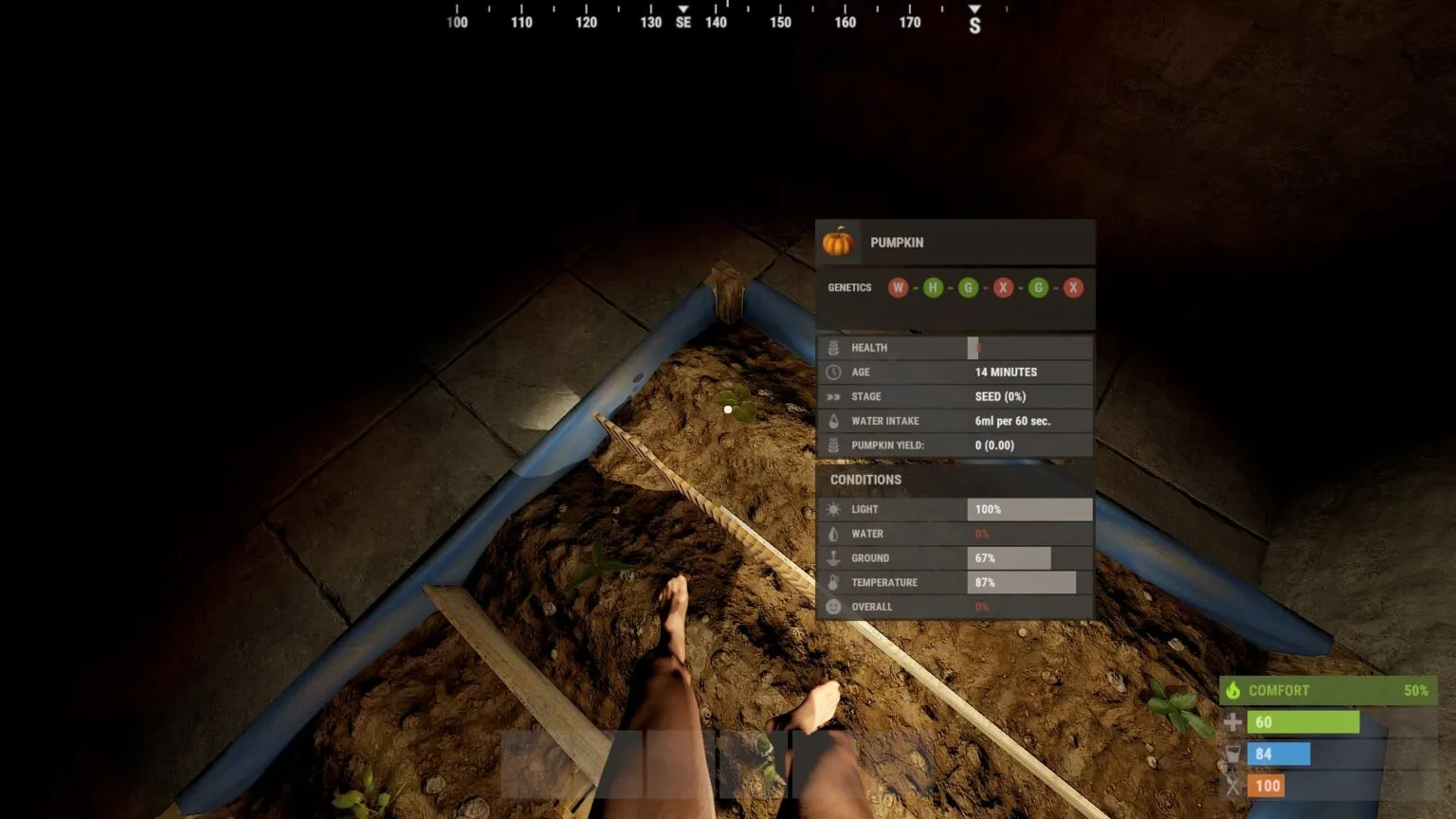This screenshot has height=819, width=1456.
Task: Click the LIGHT 100% progress bar
Action: coord(1028,509)
